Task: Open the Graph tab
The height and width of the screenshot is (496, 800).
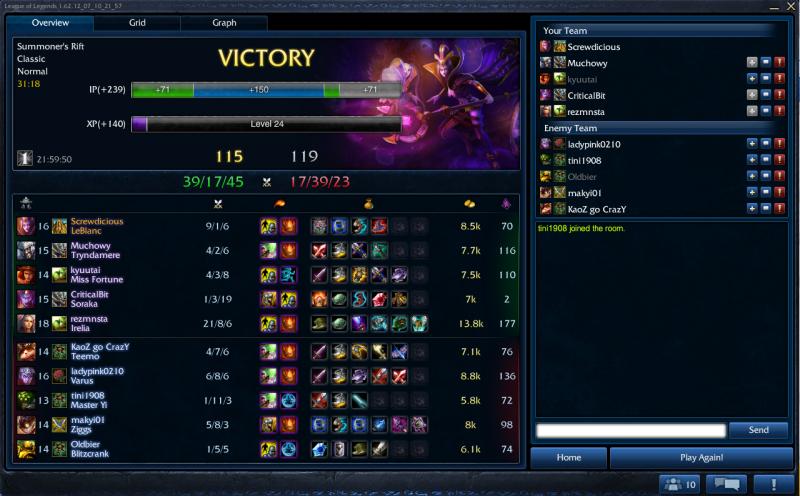Action: click(224, 23)
